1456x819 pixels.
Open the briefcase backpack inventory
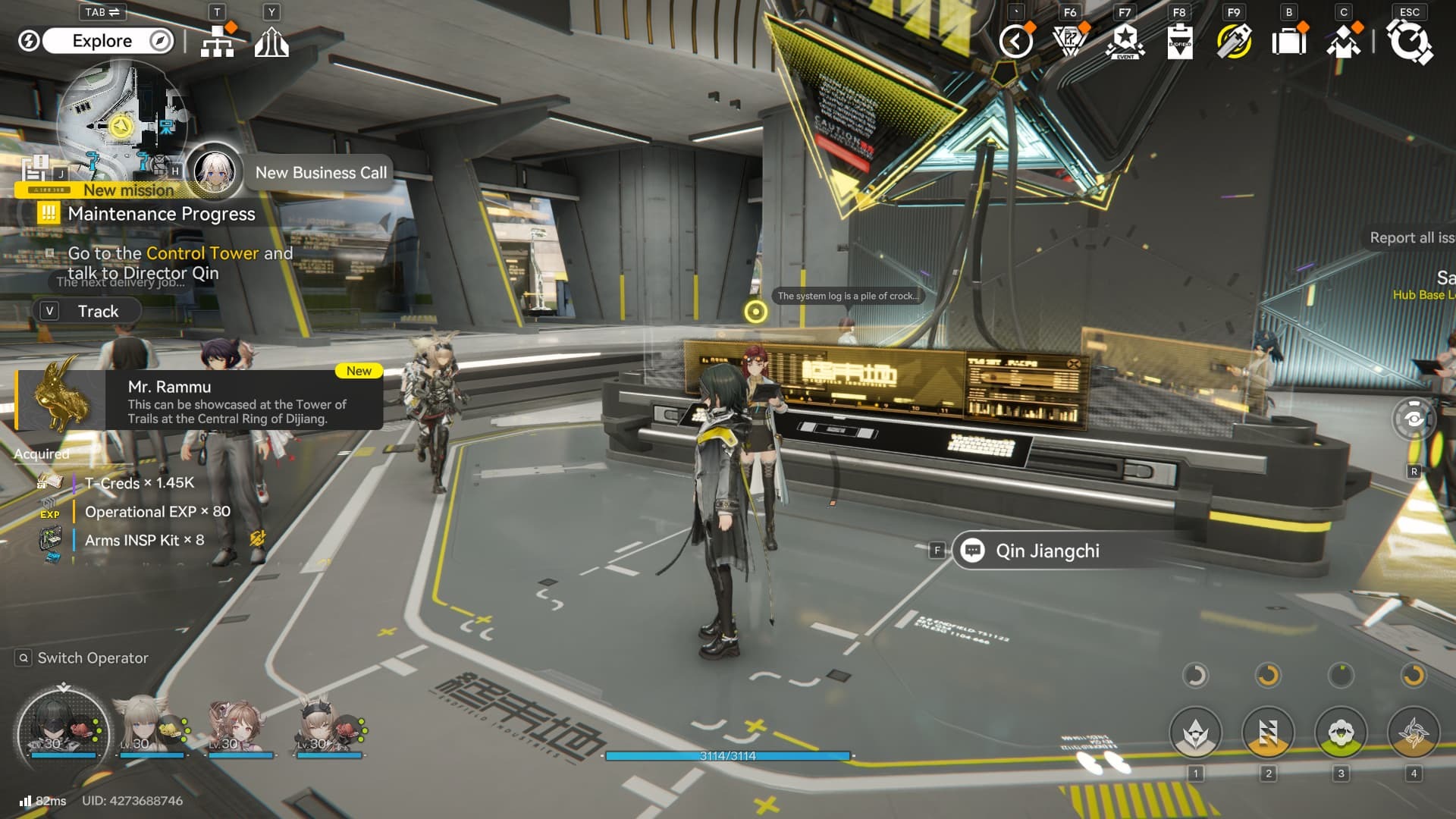tap(1288, 41)
